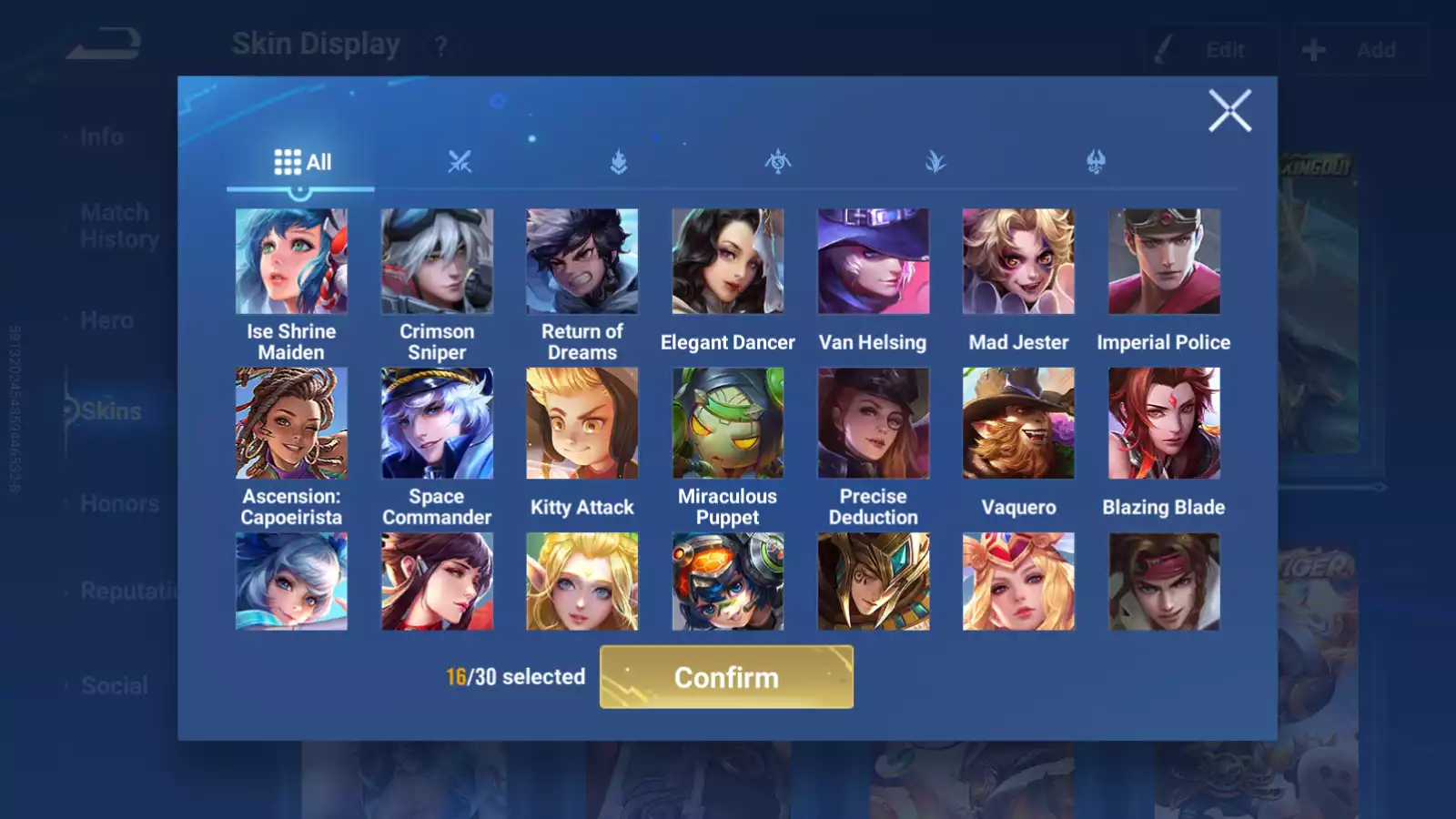1456x819 pixels.
Task: Select the Elegant Dancer skin
Action: point(728,262)
